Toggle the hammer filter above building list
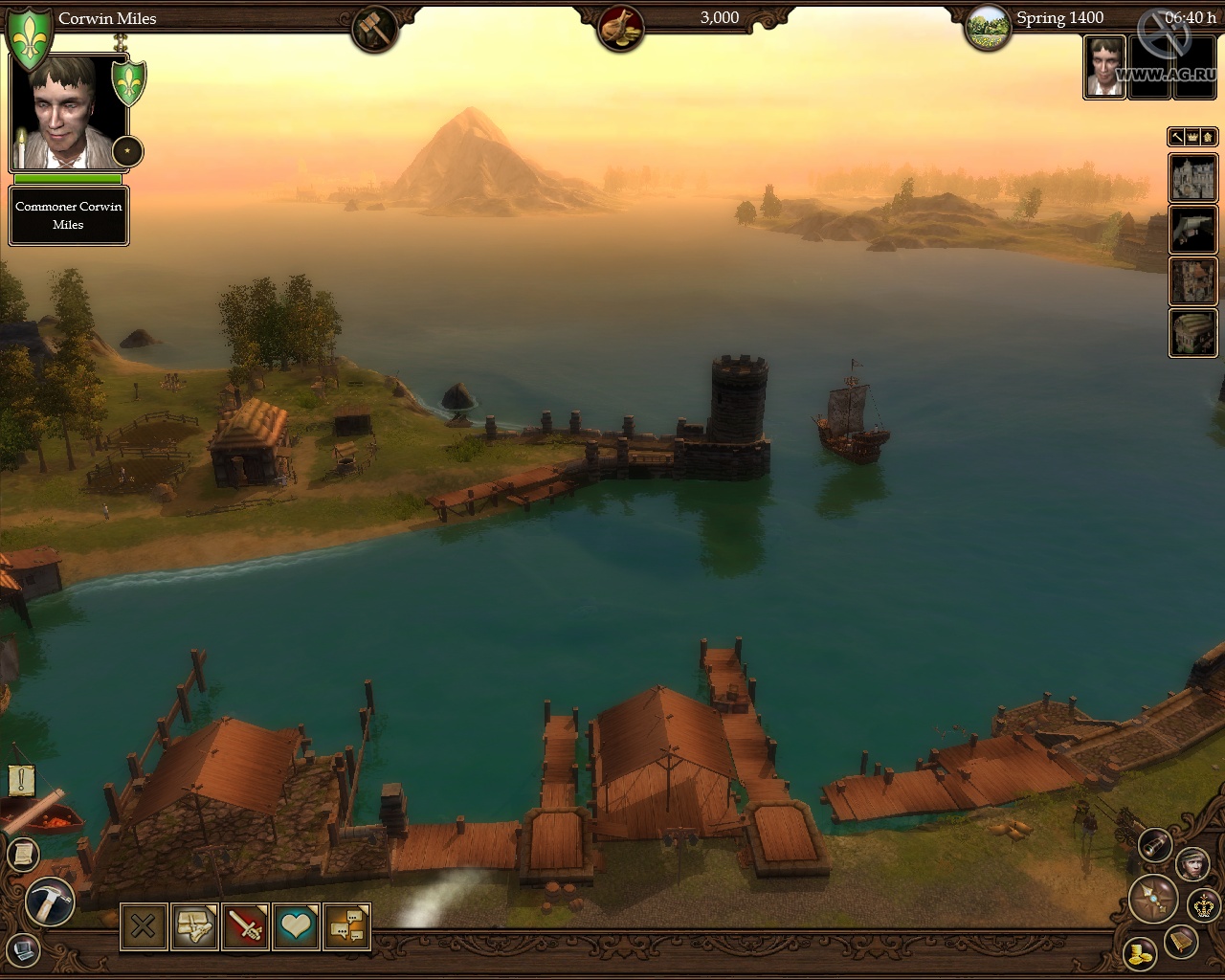Screen dimensions: 1225x980 pyautogui.click(x=1176, y=137)
